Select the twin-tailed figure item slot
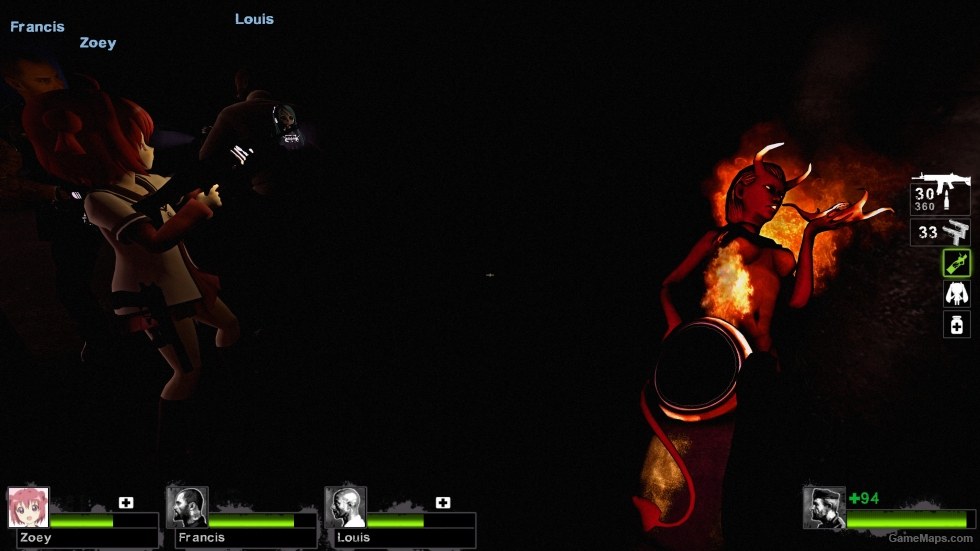 tap(957, 294)
